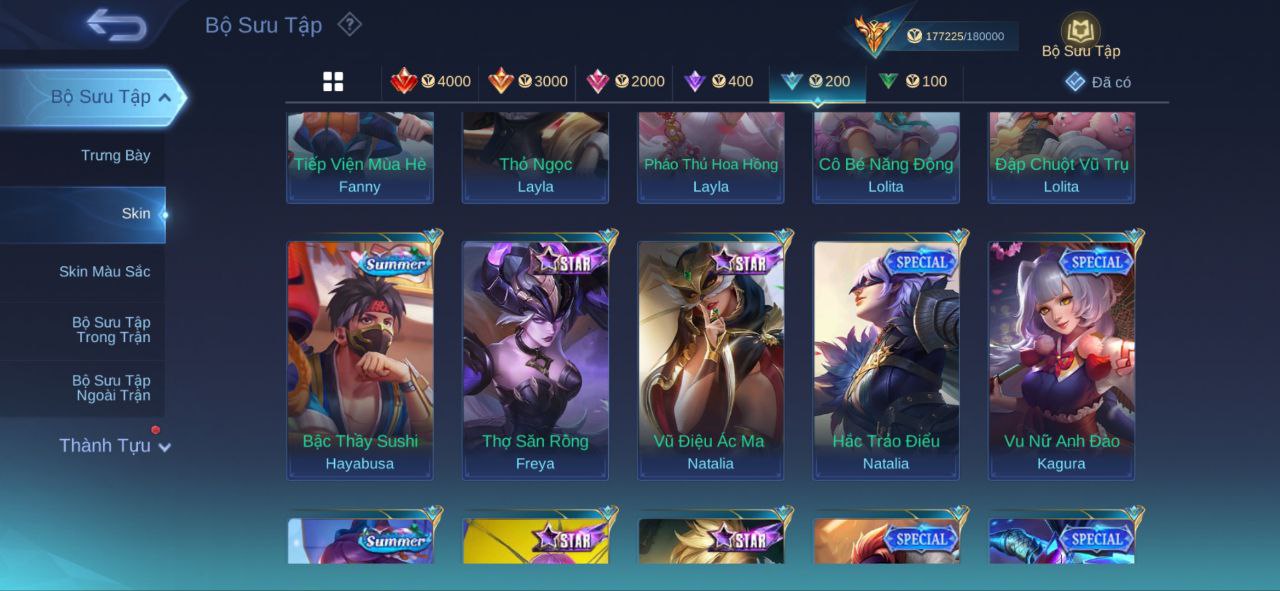Switch to the 100 points tier tab
Viewport: 1280px width, 591px height.
912,82
